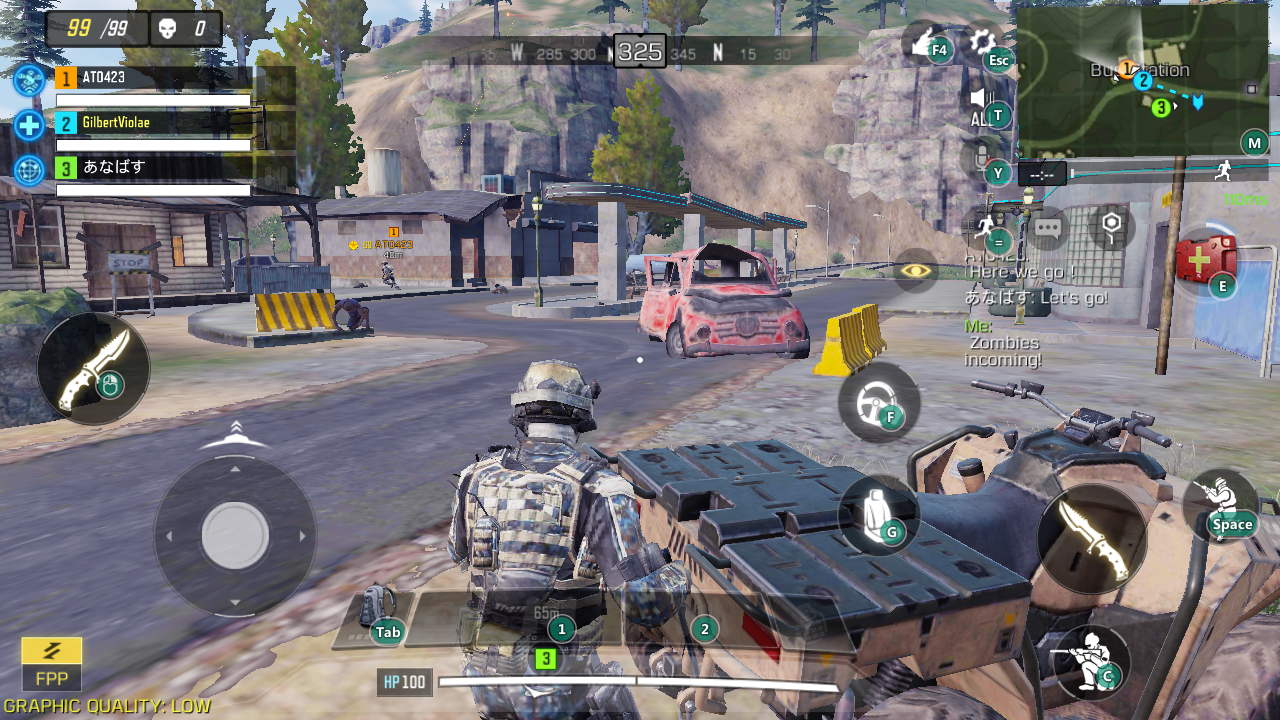Screen dimensions: 1280x720
Task: Activate the auto-run running man icon
Action: coord(986,226)
